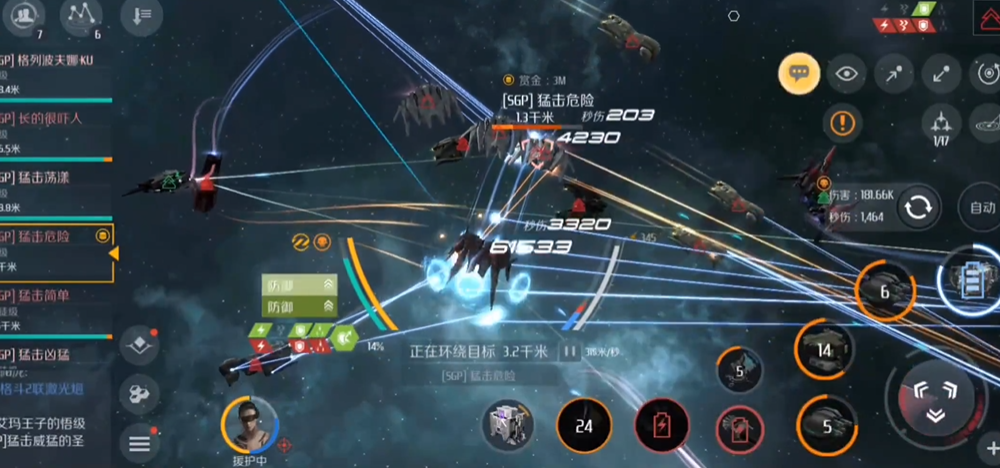Activate the weapon module showing 6

click(x=884, y=292)
